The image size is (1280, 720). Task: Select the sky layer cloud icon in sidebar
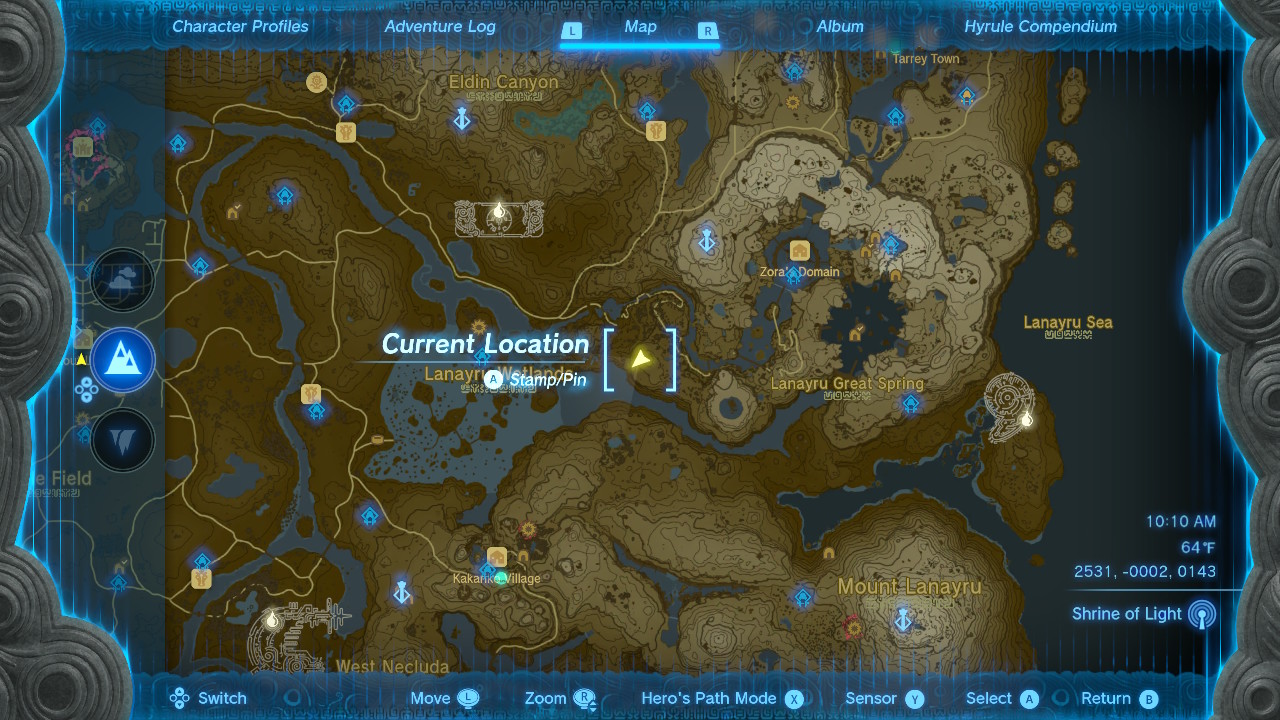pos(122,280)
